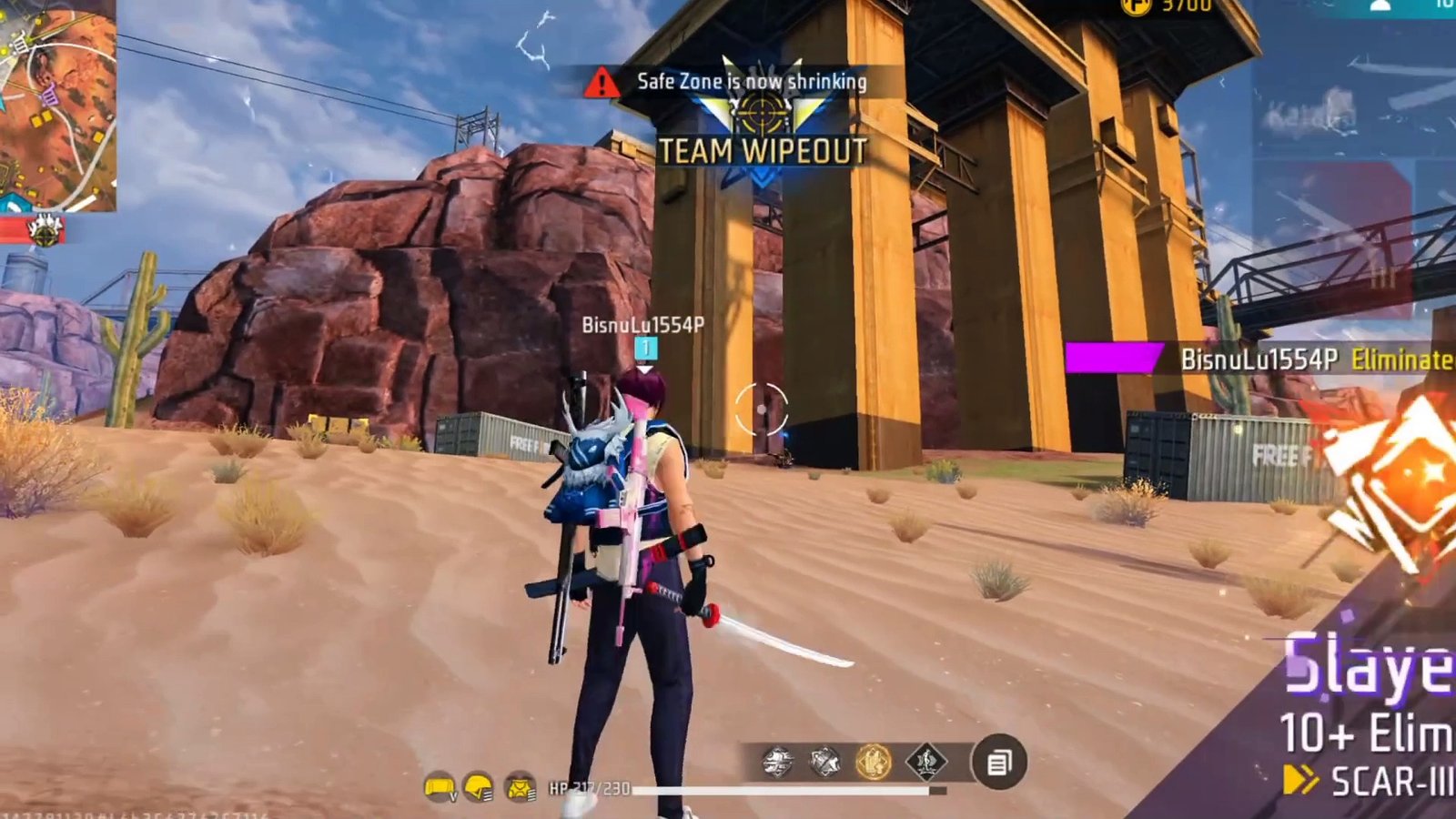Tap the black diamond running-figure skill
This screenshot has width=1456, height=819.
[925, 761]
